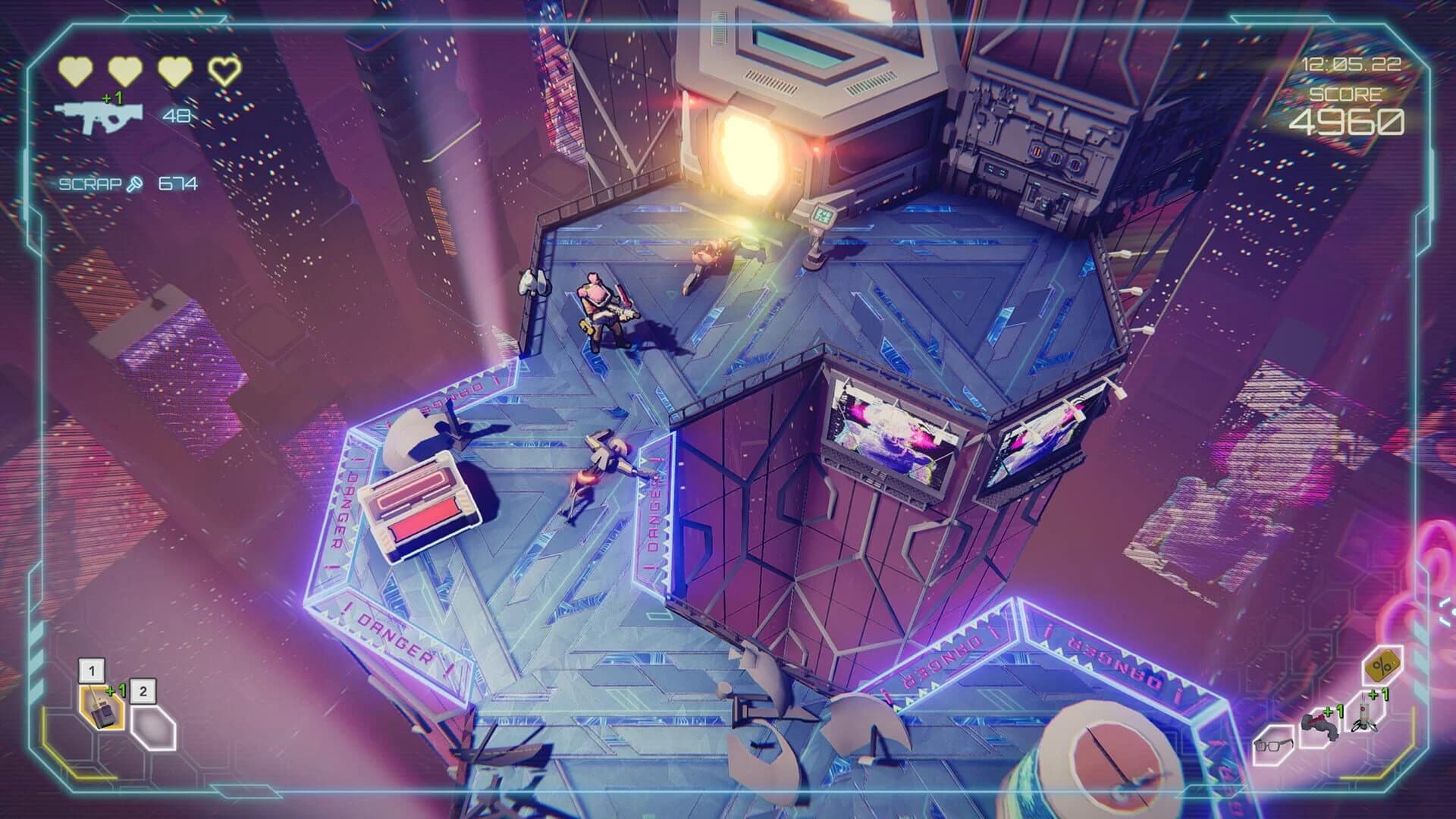Select the first full heart icon
Image resolution: width=1456 pixels, height=819 pixels.
76,72
